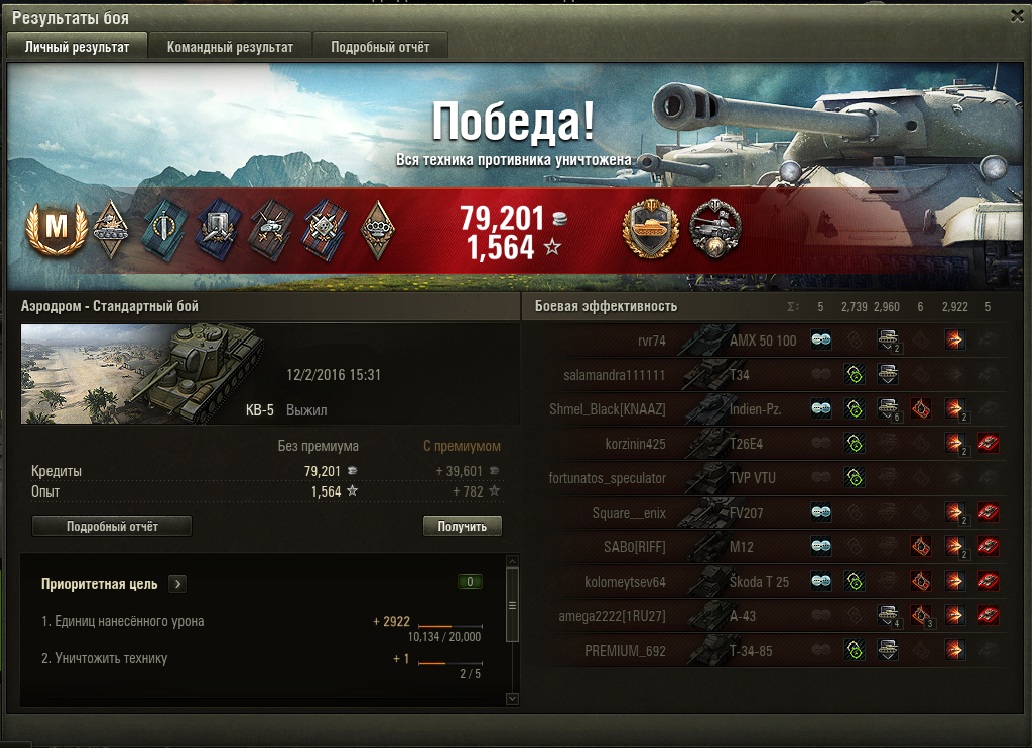This screenshot has width=1032, height=748.
Task: Click the mission list scroll-down arrow
Action: click(513, 698)
